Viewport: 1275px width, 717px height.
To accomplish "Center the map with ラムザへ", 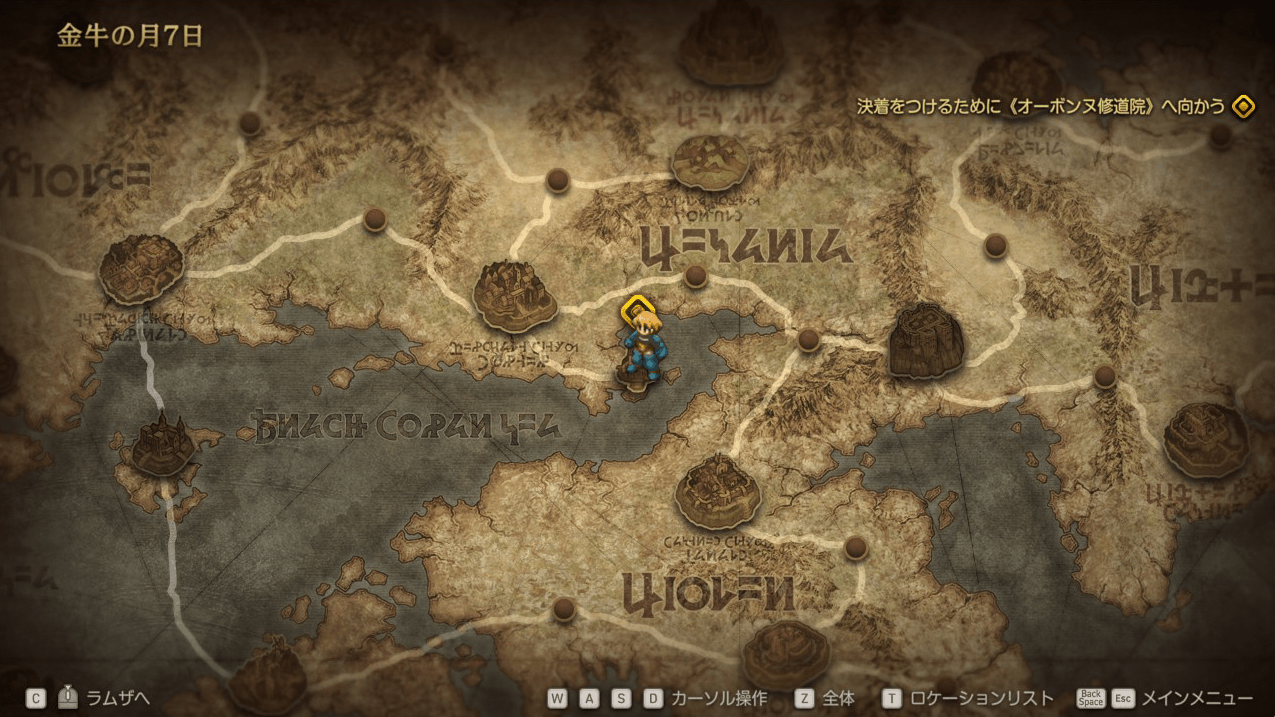I will pos(118,699).
